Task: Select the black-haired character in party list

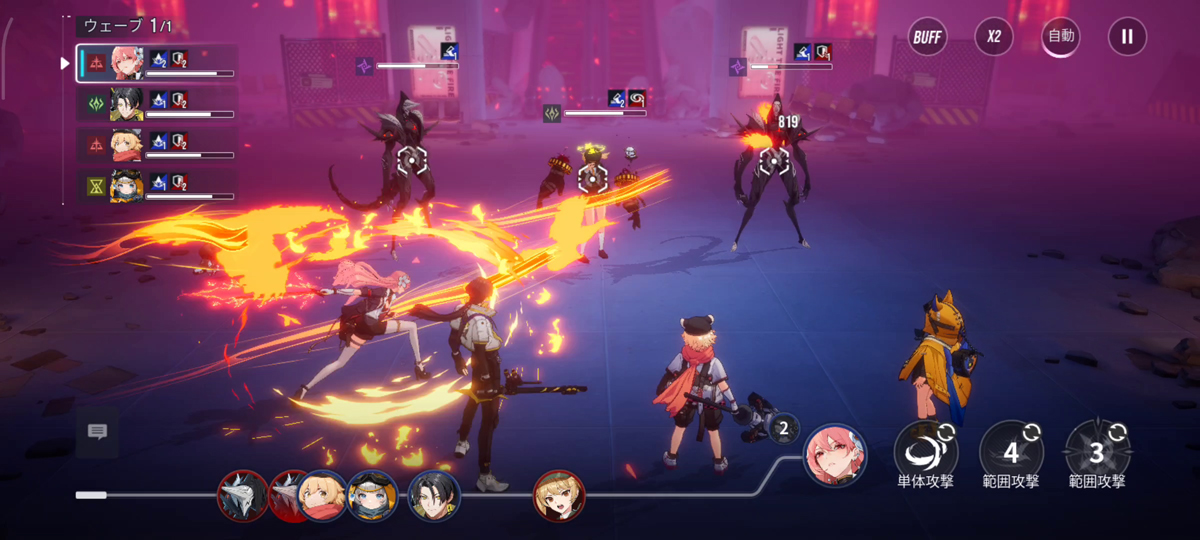Action: [127, 103]
